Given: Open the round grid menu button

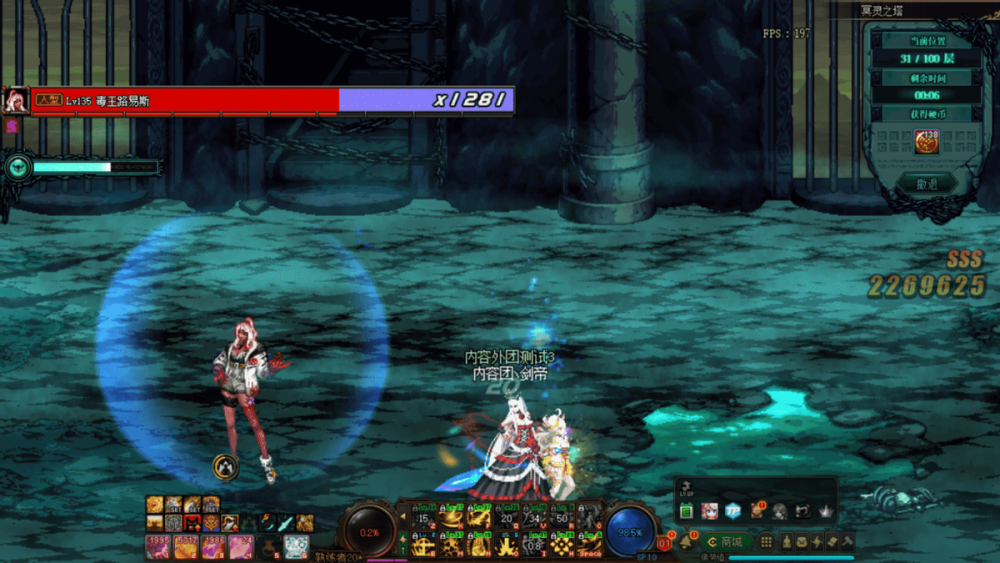Looking at the screenshot, I should coord(767,542).
